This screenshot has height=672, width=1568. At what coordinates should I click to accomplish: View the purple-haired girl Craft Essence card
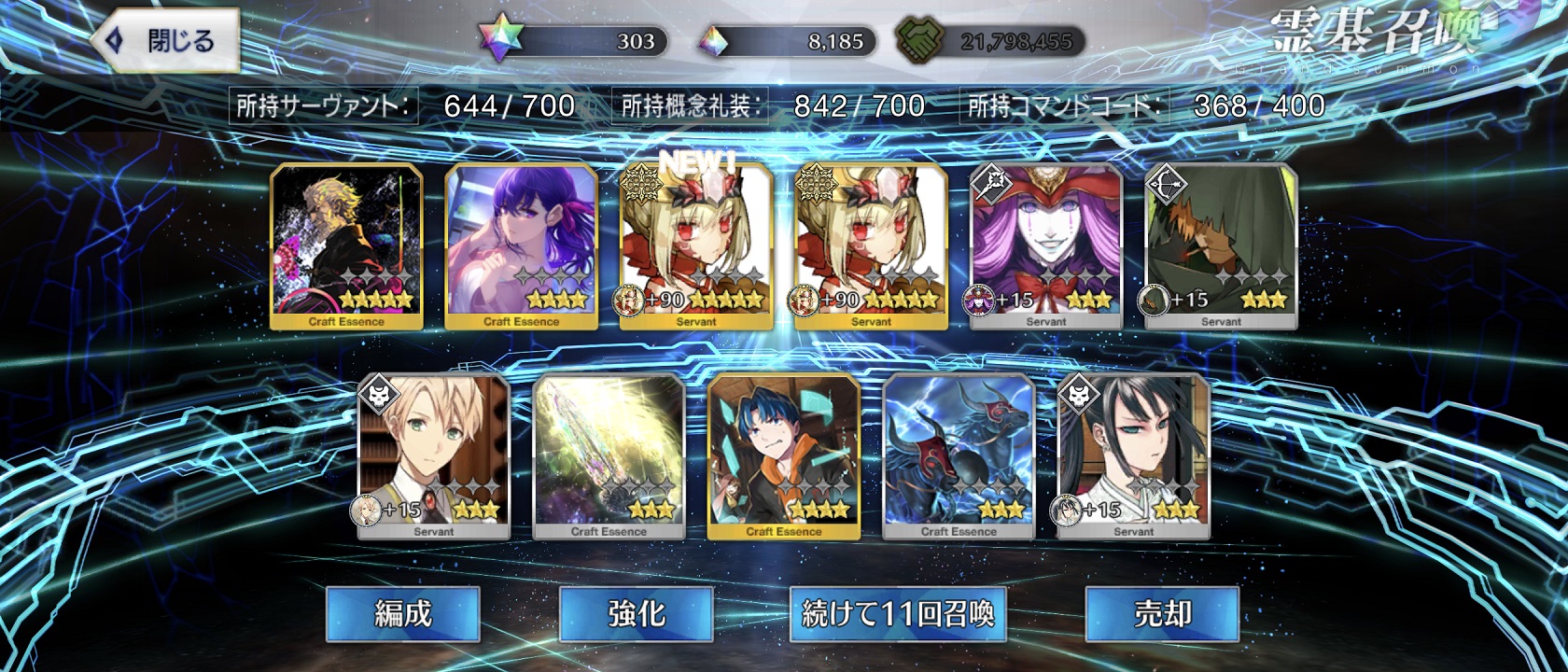521,246
